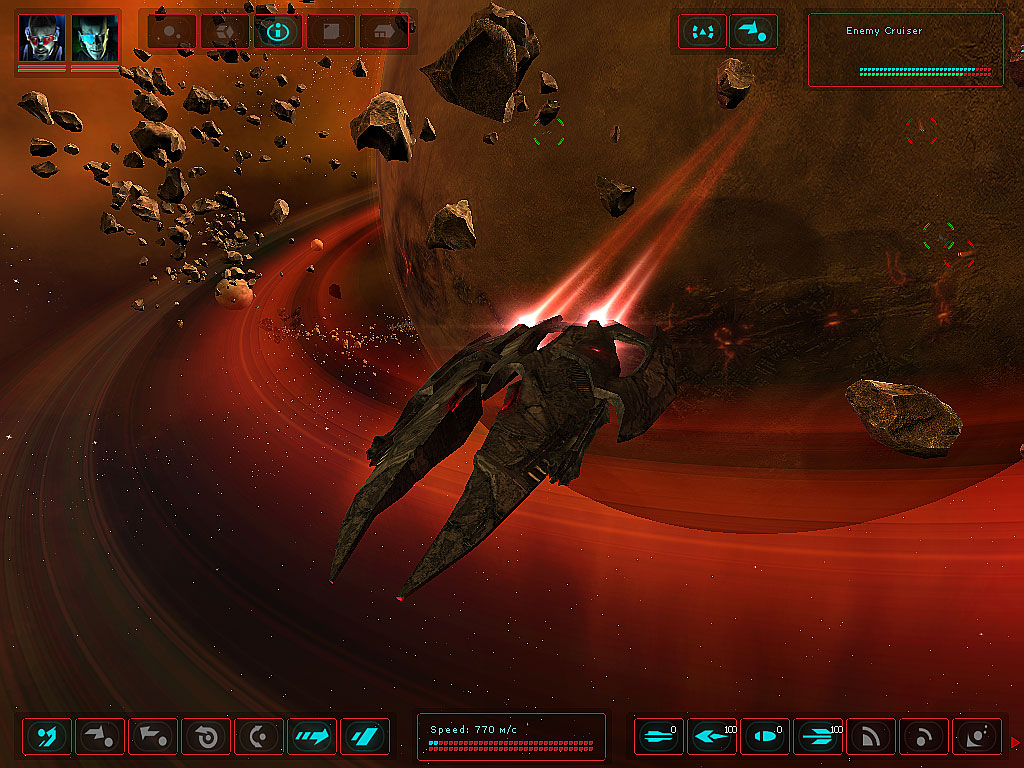
Task: Click the formation icon with four dots
Action: 703,31
